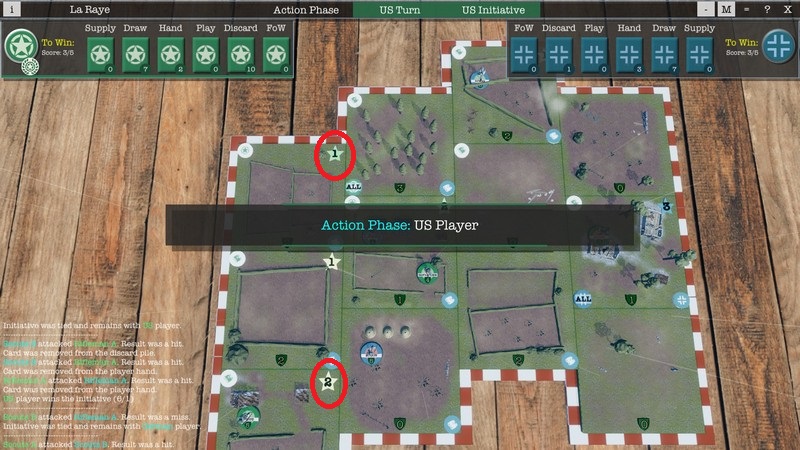Open the US FoW pile

[276, 53]
